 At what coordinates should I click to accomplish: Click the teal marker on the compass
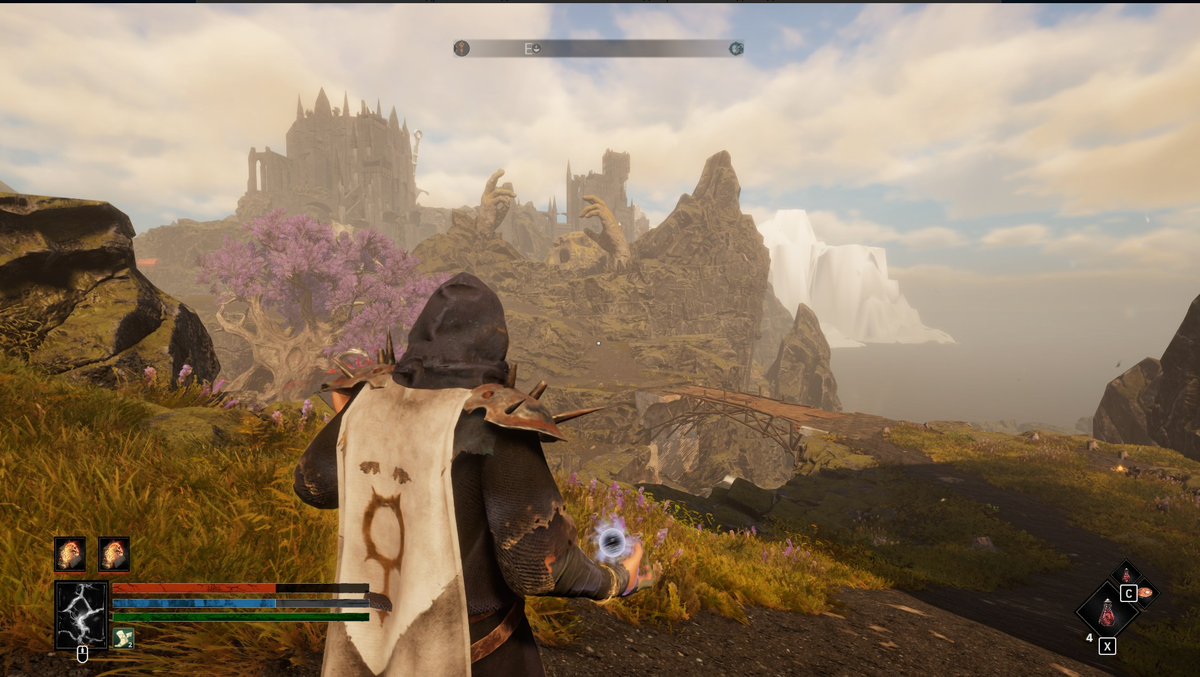pyautogui.click(x=737, y=48)
